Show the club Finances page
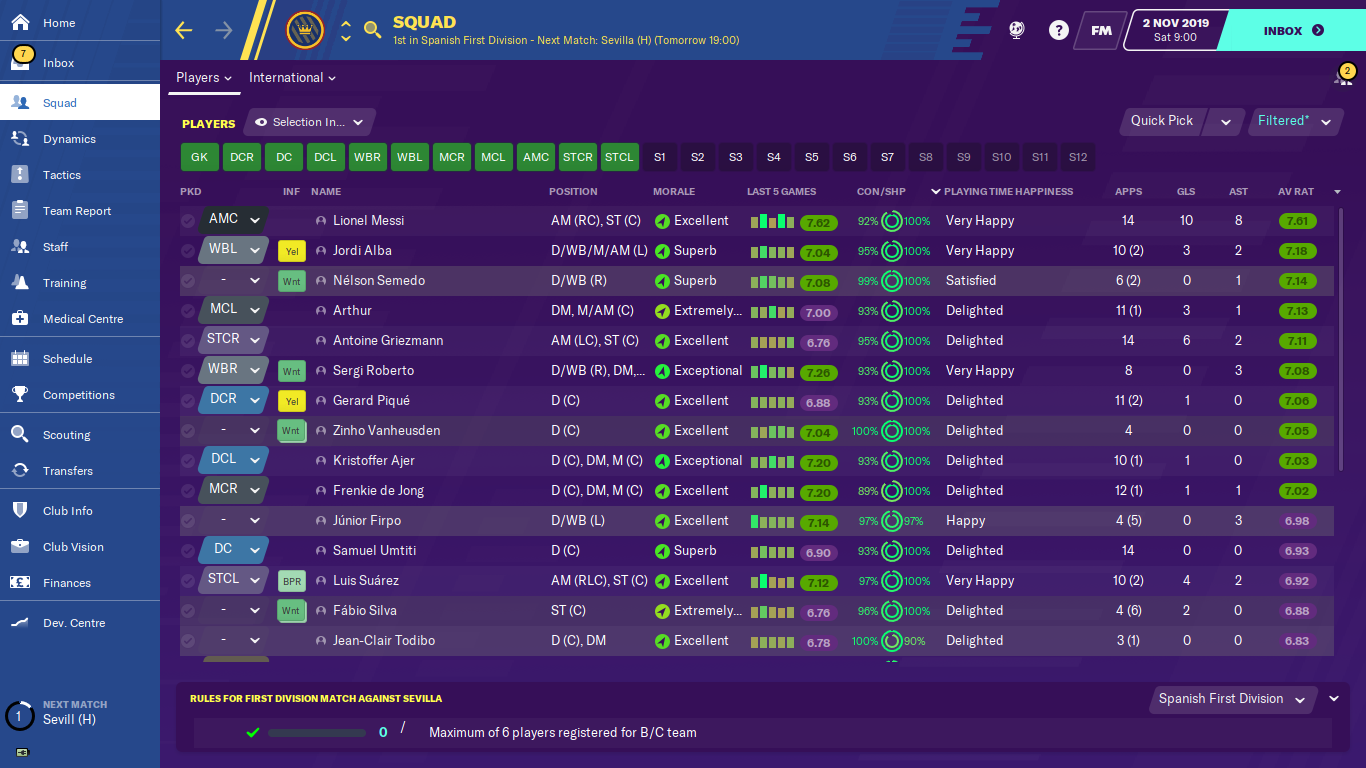Viewport: 1366px width, 768px height. 66,583
